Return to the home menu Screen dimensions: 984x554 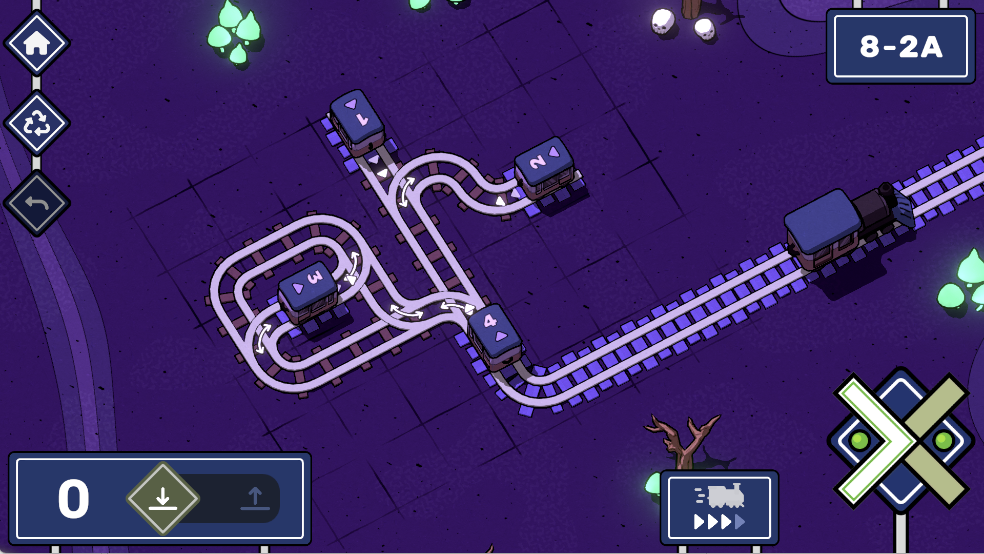[37, 43]
